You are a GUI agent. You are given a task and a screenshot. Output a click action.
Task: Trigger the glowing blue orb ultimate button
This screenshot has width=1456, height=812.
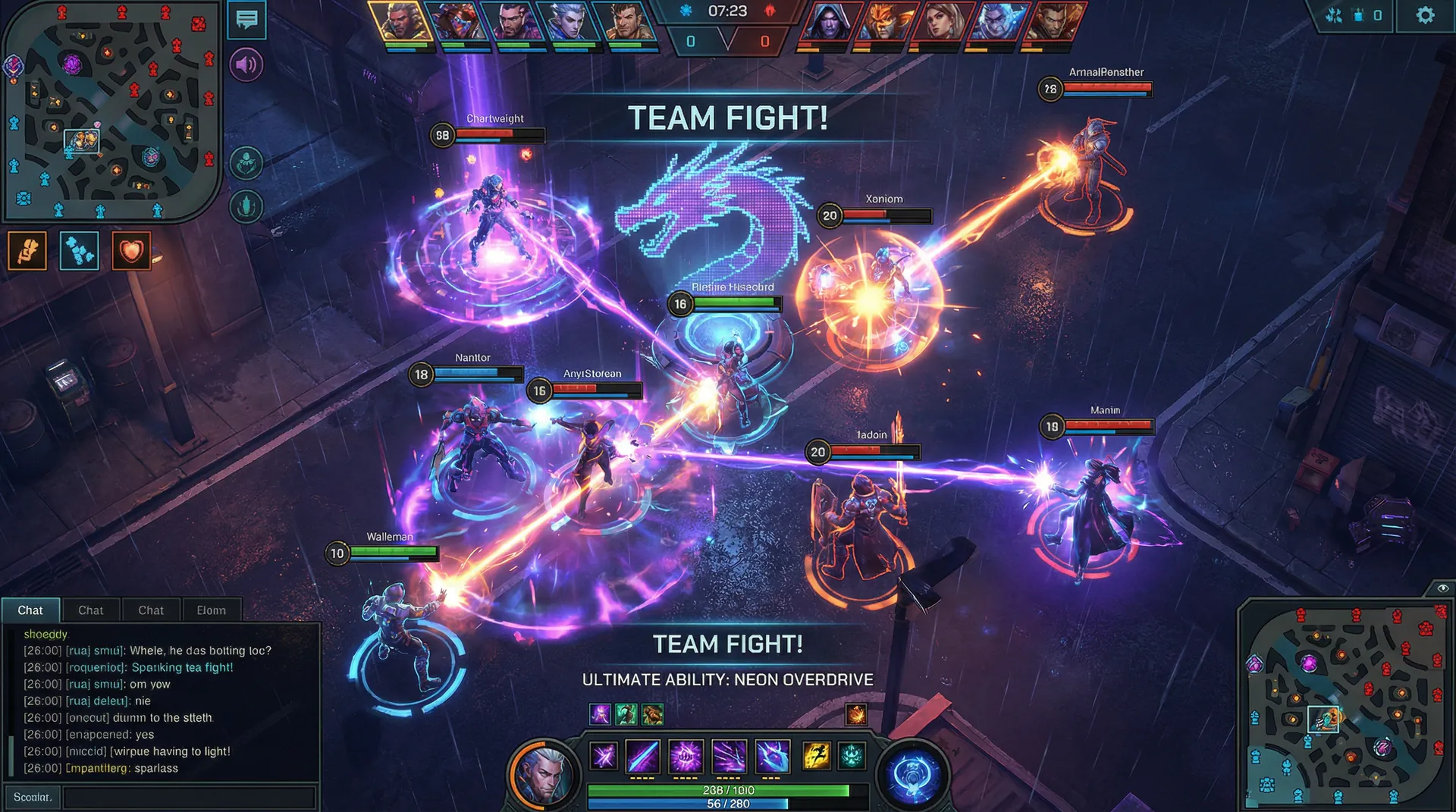913,776
